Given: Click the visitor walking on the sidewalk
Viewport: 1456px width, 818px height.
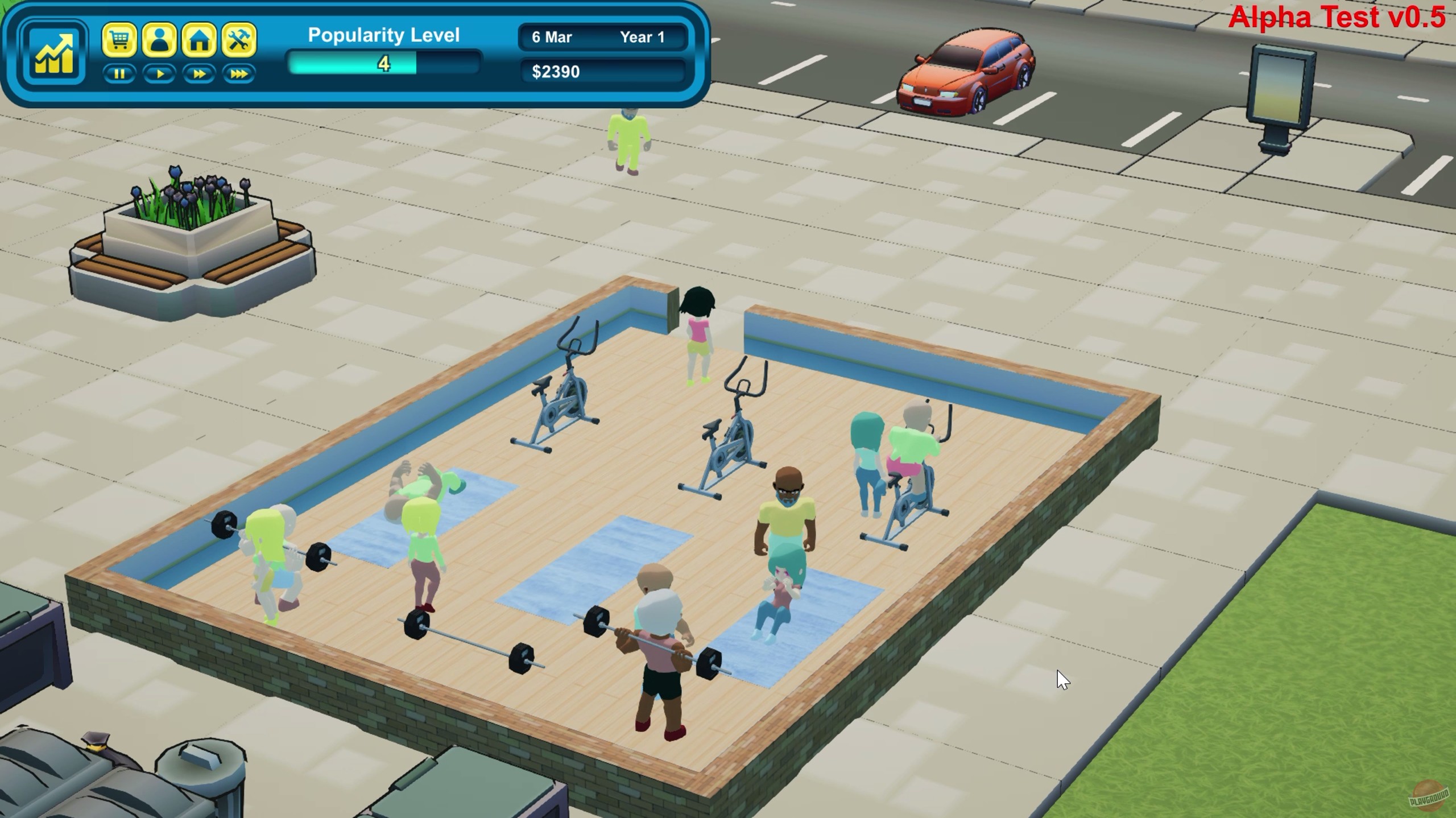Looking at the screenshot, I should click(628, 137).
